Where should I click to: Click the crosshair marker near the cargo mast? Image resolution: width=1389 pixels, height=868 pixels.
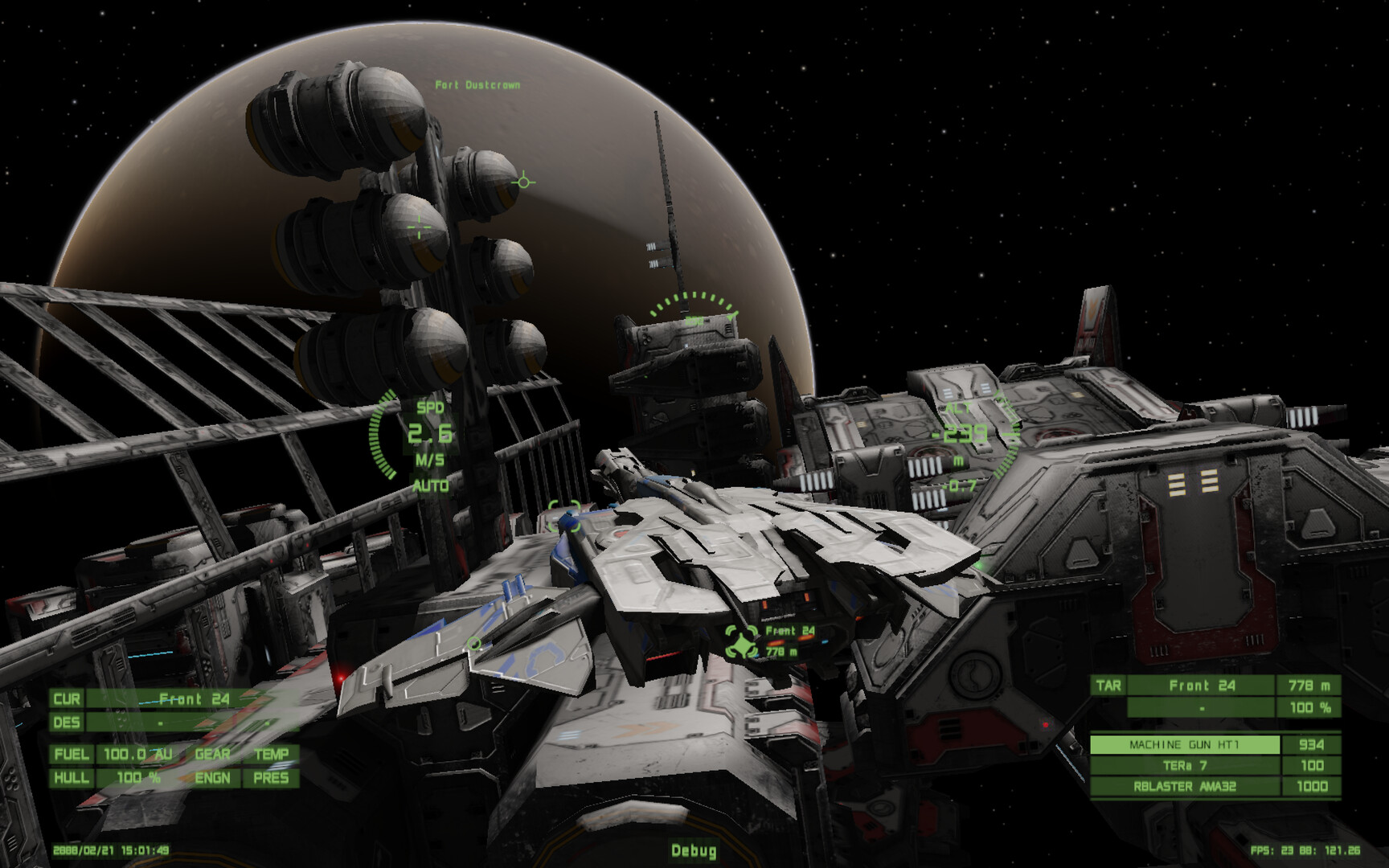pos(420,226)
